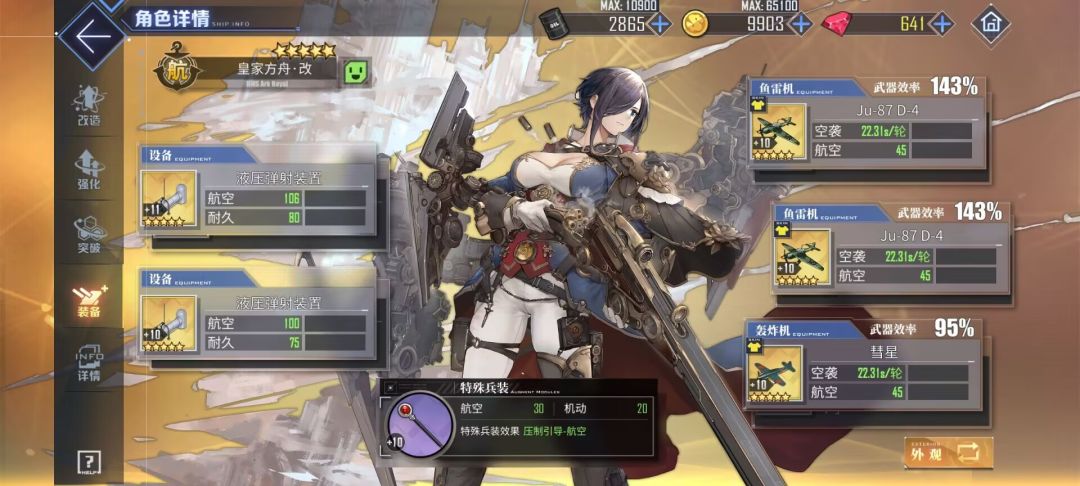1080x486 pixels.
Task: Switch to the 装备 equipment tab
Action: (x=89, y=299)
